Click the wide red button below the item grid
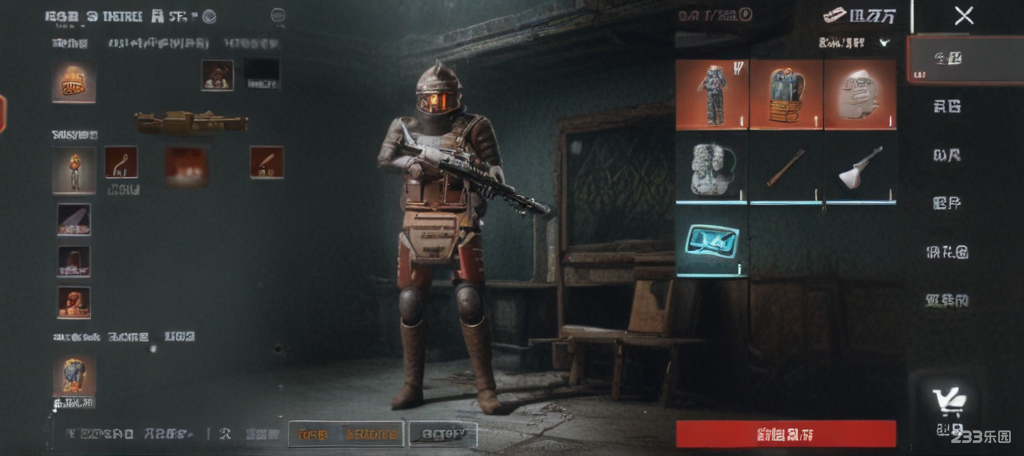The image size is (1024, 456). coord(785,434)
